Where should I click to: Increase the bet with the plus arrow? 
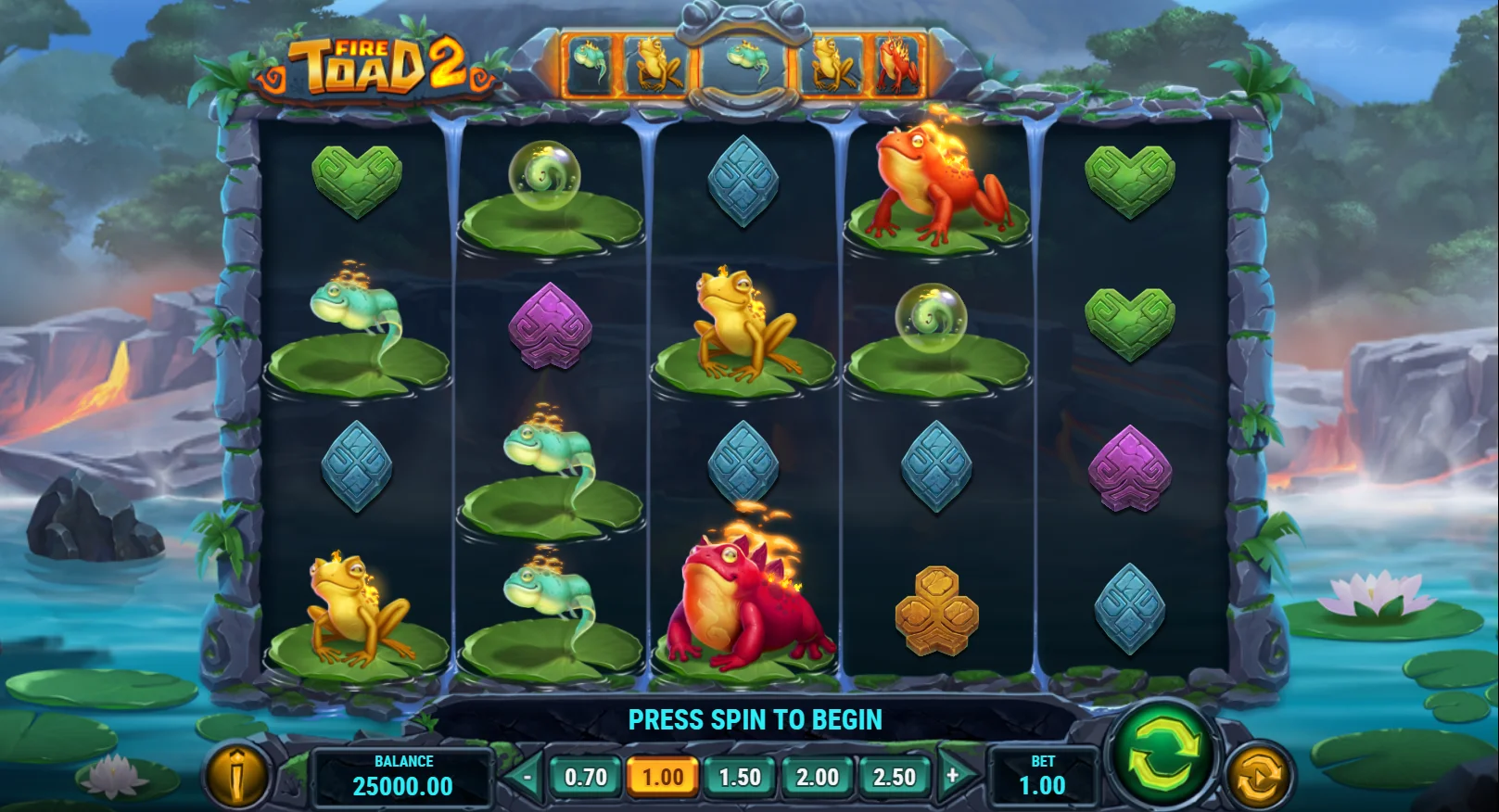click(952, 776)
